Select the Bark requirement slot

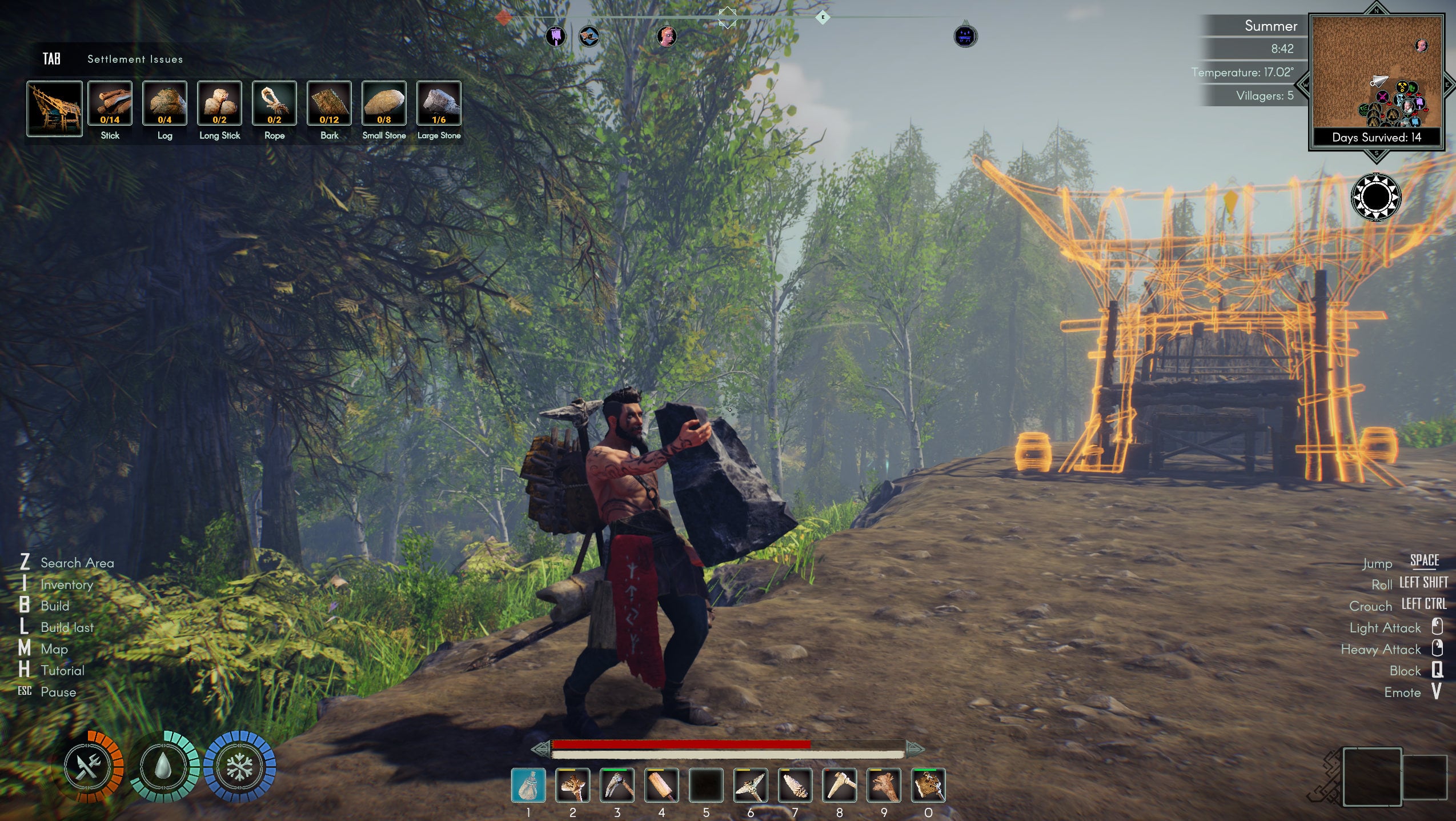pos(329,103)
